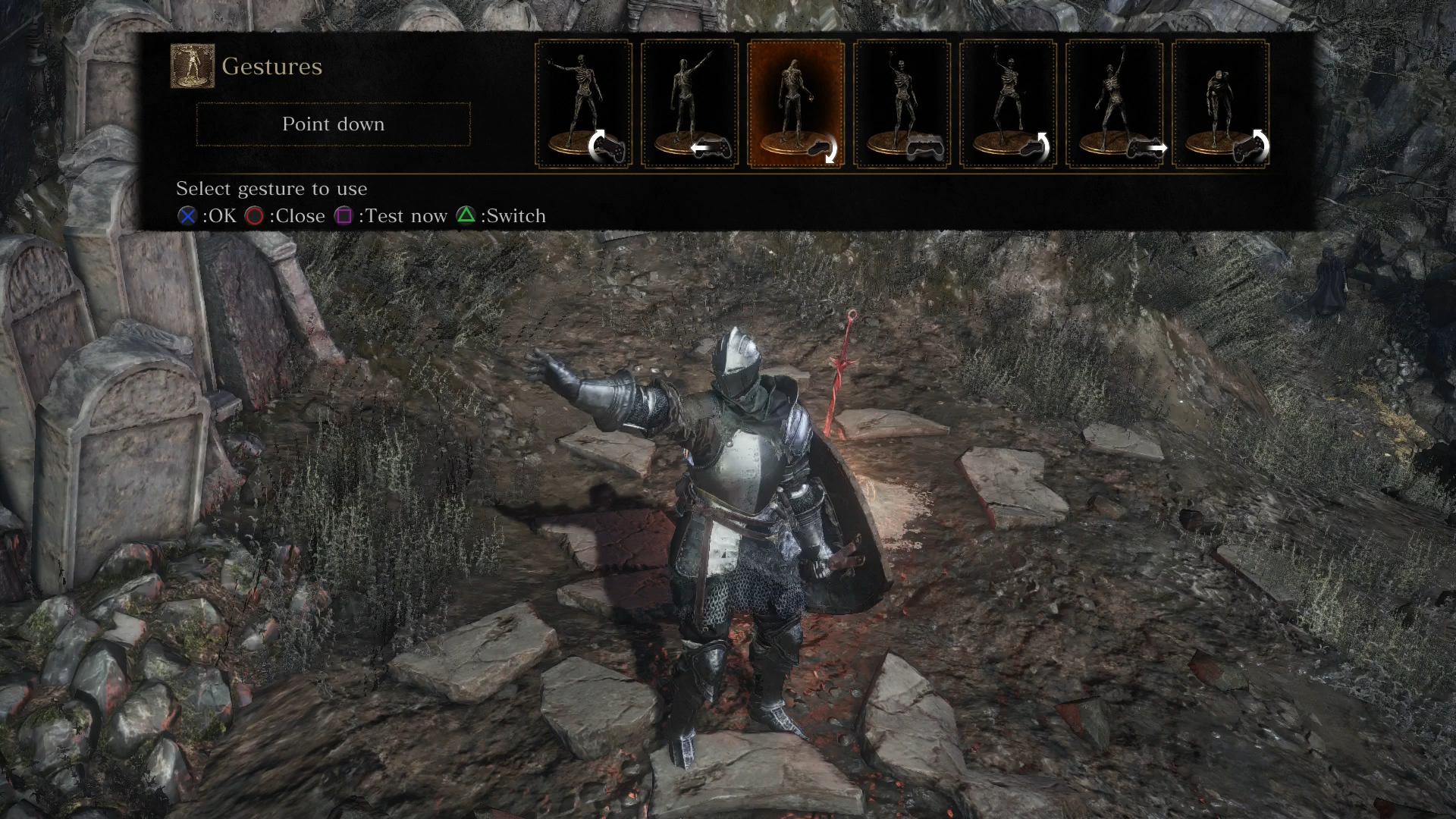Image resolution: width=1456 pixels, height=819 pixels.
Task: Select the hunched-over figure gesture card
Action: tap(1220, 104)
